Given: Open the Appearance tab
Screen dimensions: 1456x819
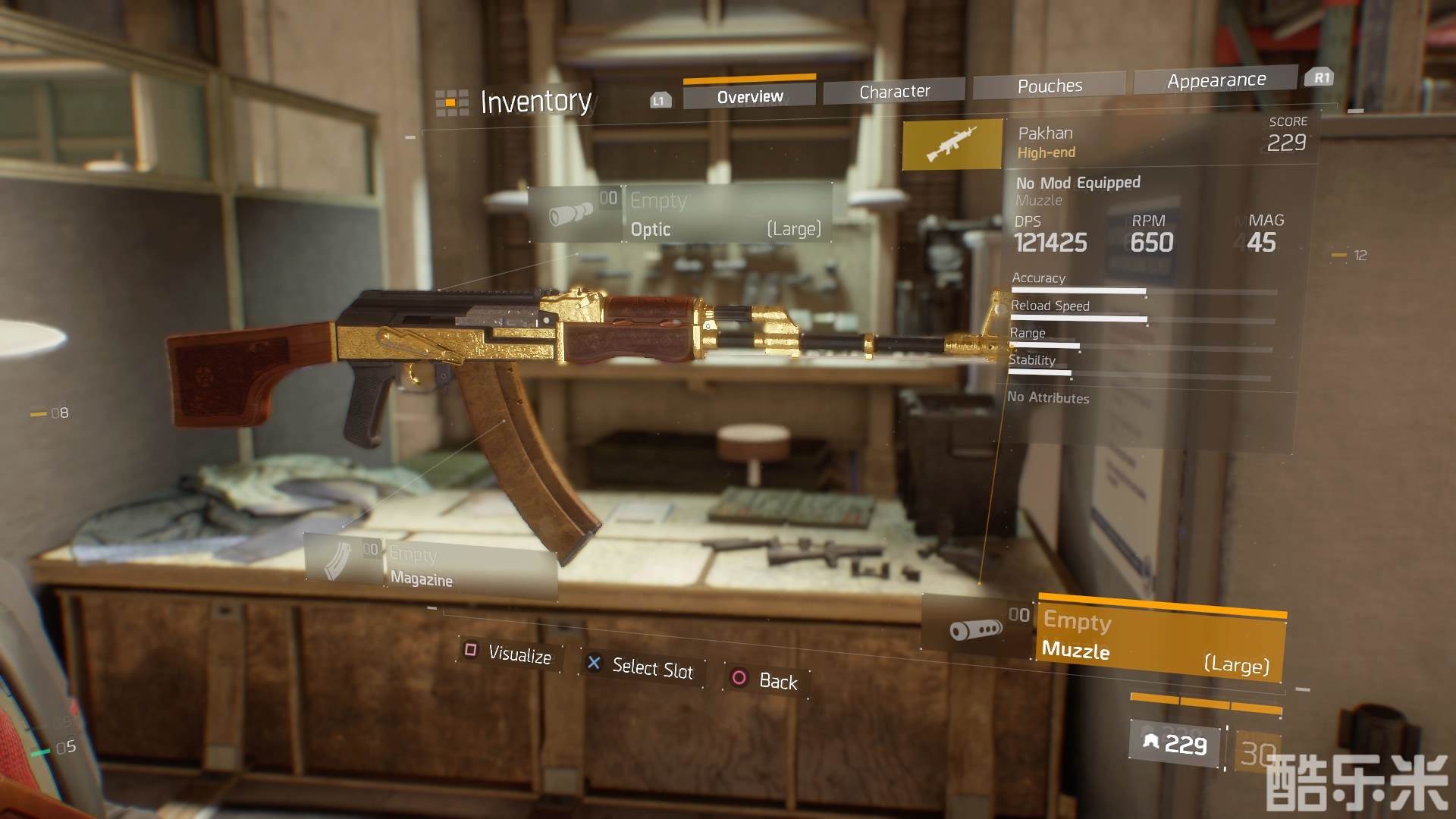Looking at the screenshot, I should [x=1216, y=80].
